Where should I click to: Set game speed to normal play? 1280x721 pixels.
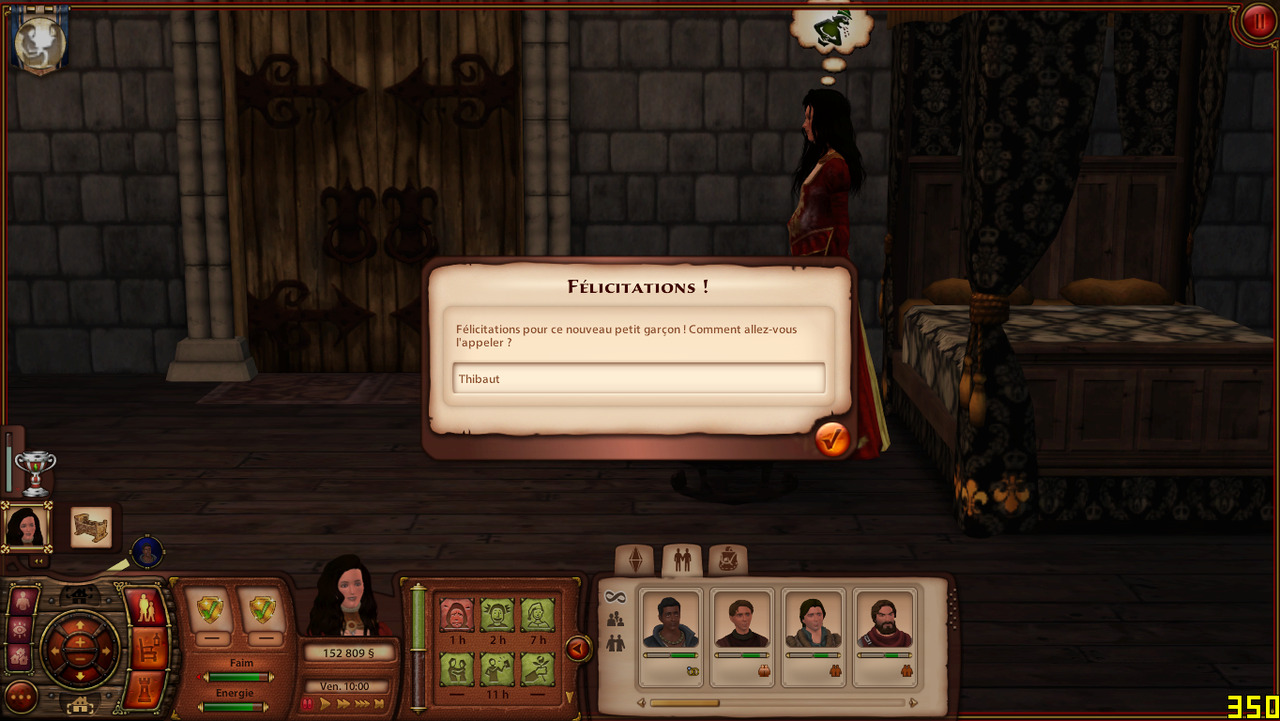(325, 704)
